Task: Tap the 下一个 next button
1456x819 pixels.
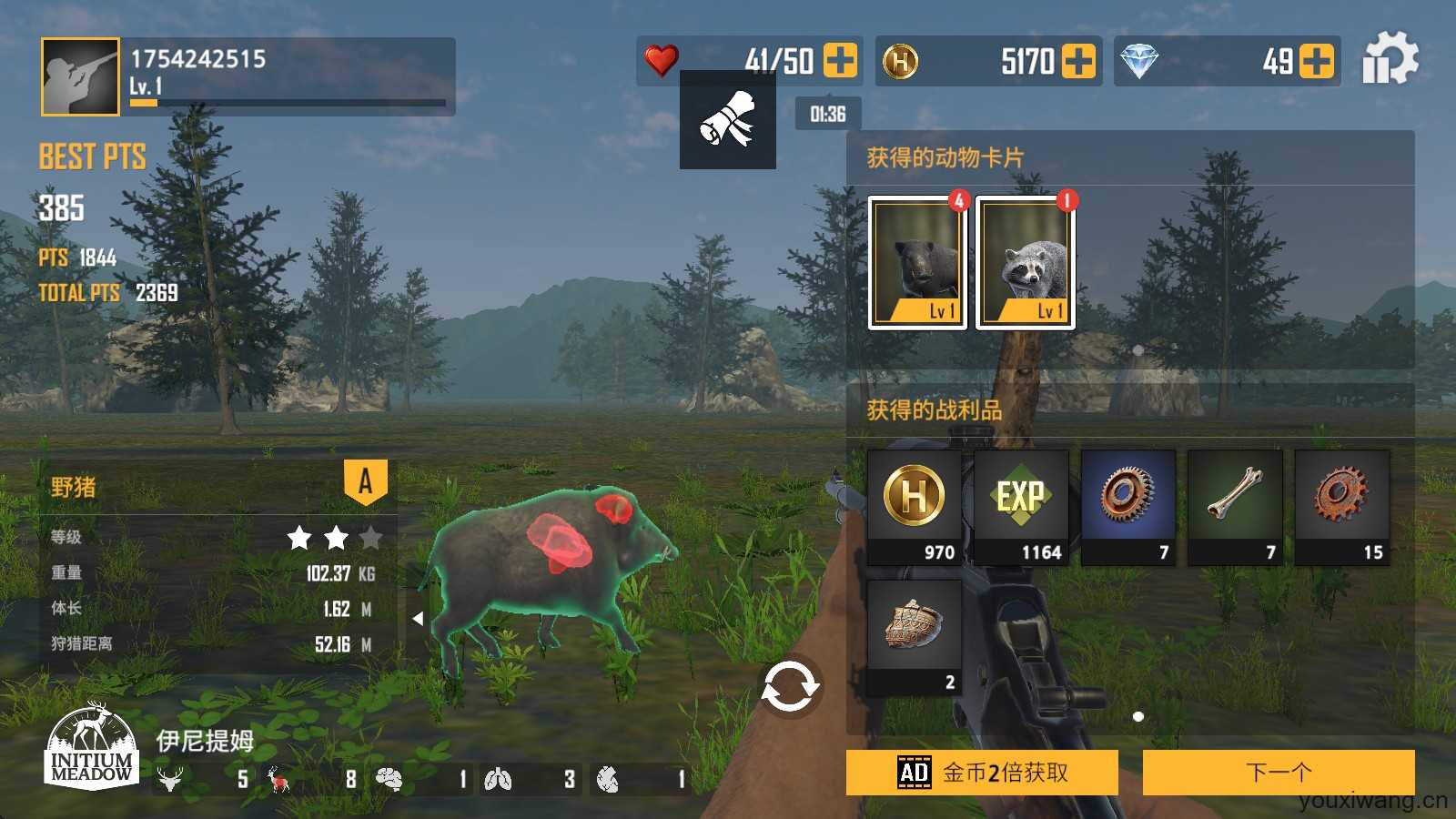Action: [x=1278, y=773]
